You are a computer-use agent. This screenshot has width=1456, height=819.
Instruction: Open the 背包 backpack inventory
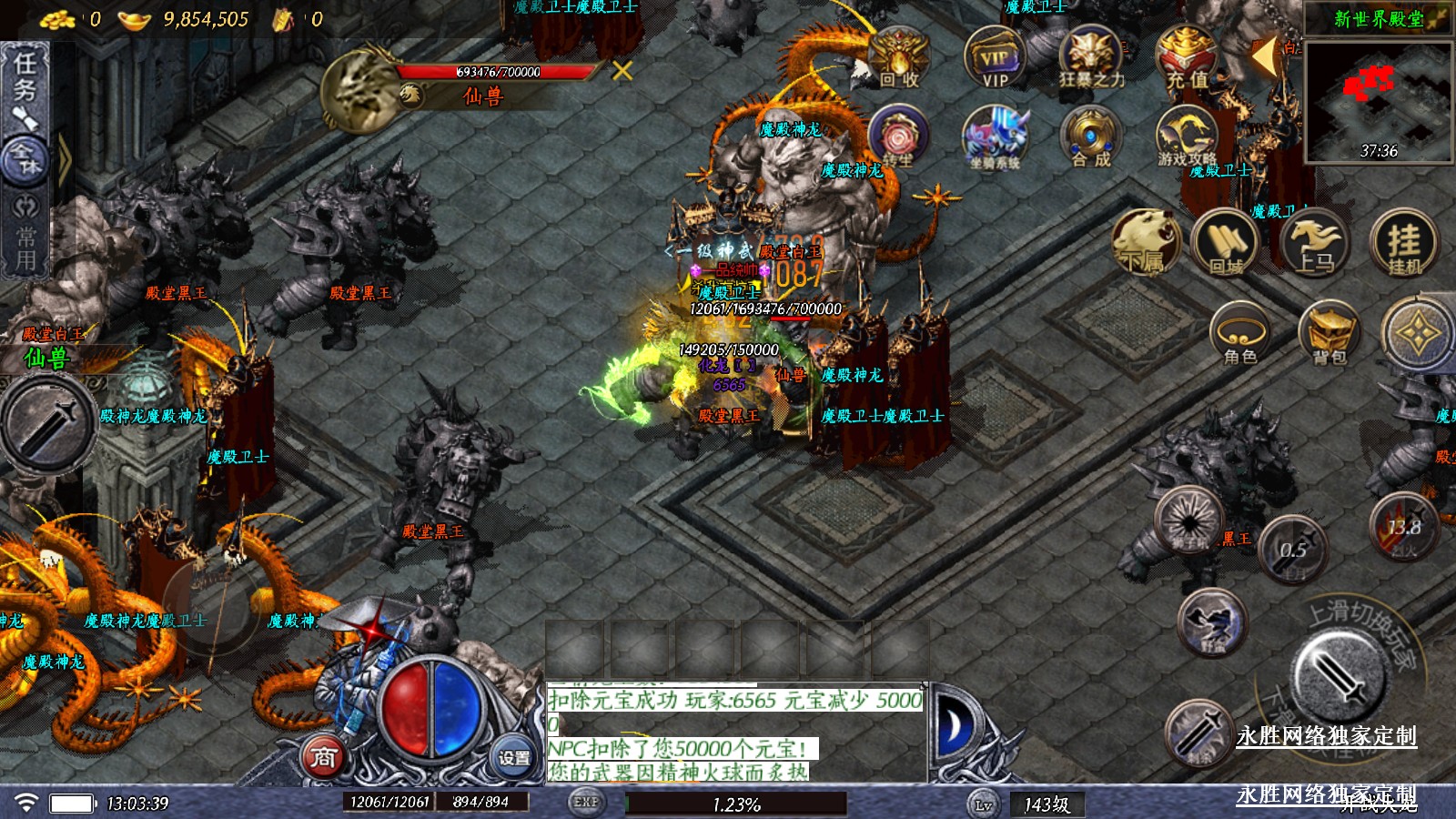pos(1329,335)
